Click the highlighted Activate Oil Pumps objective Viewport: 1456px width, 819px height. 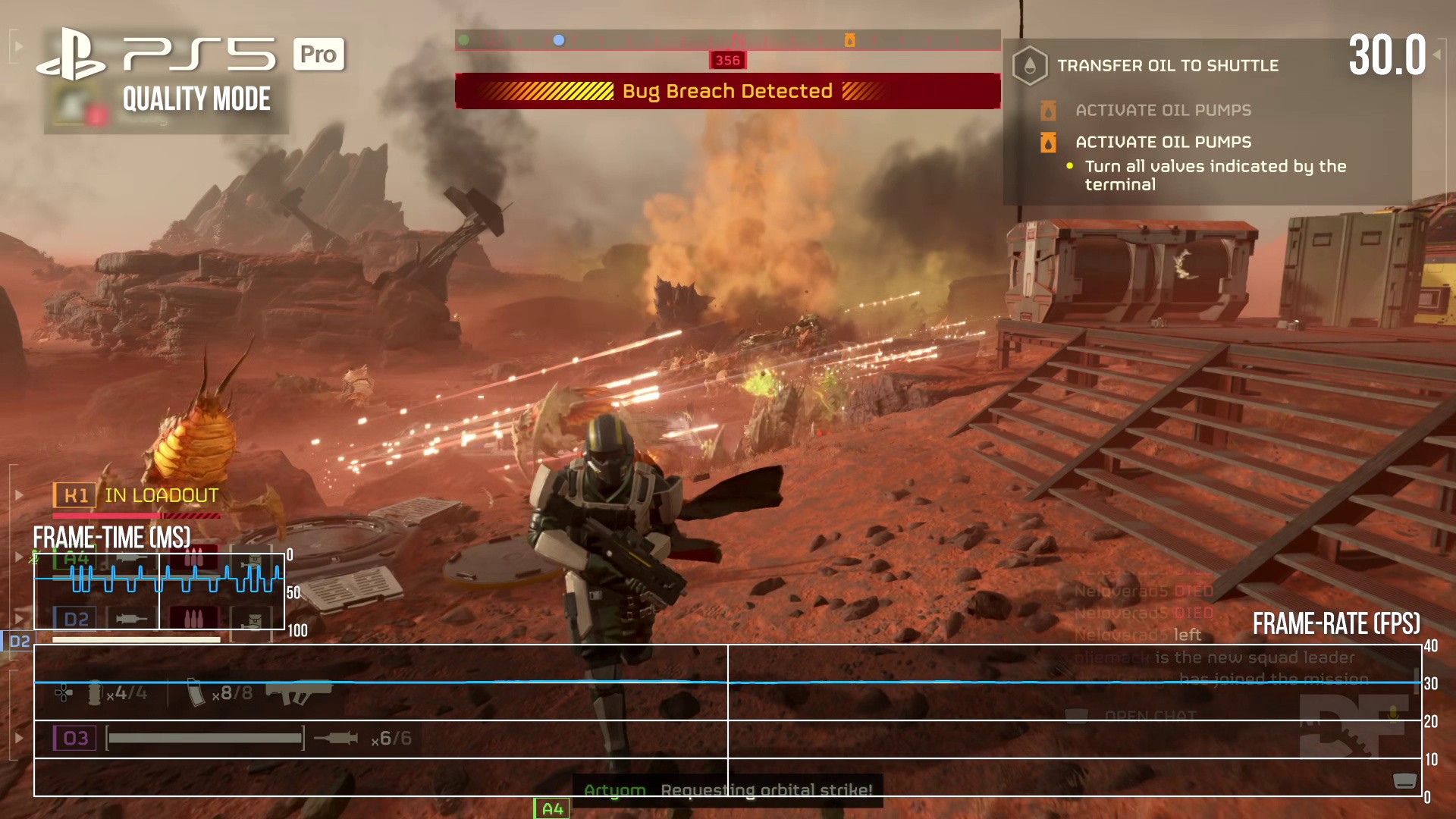[1163, 142]
